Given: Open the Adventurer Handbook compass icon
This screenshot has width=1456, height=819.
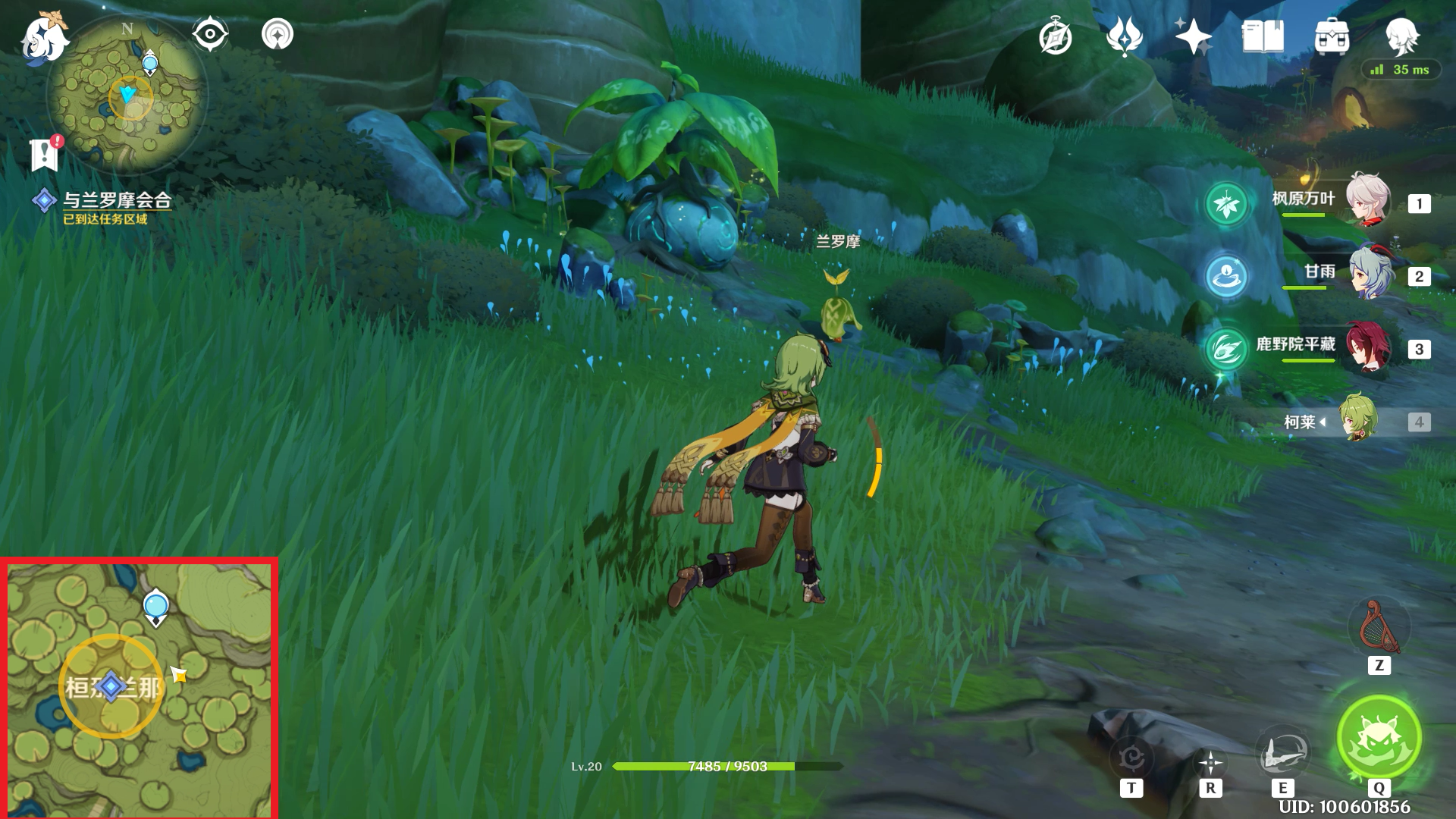Looking at the screenshot, I should (1055, 36).
